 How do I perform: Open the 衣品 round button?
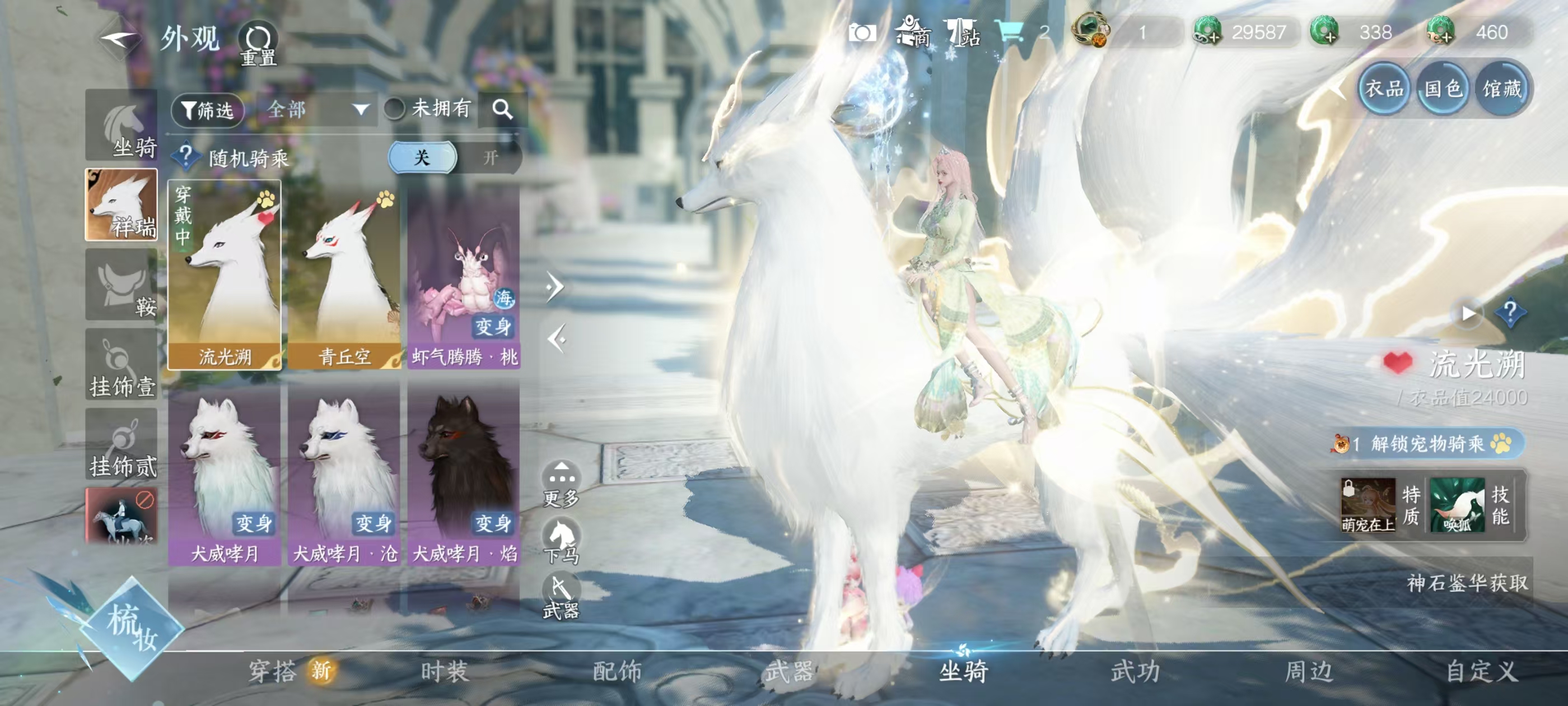click(x=1384, y=89)
